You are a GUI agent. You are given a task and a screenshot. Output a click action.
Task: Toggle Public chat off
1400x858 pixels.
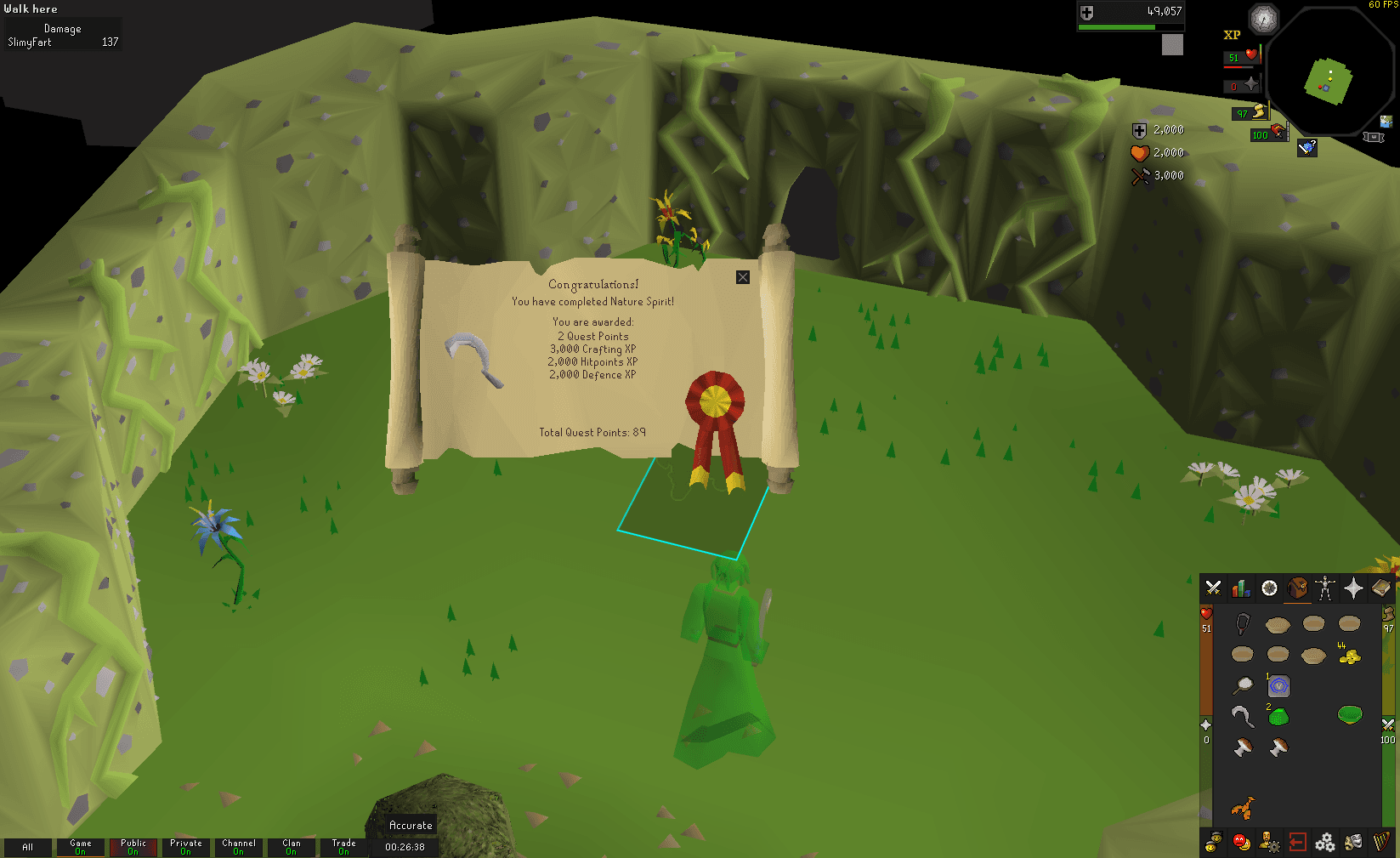click(133, 847)
